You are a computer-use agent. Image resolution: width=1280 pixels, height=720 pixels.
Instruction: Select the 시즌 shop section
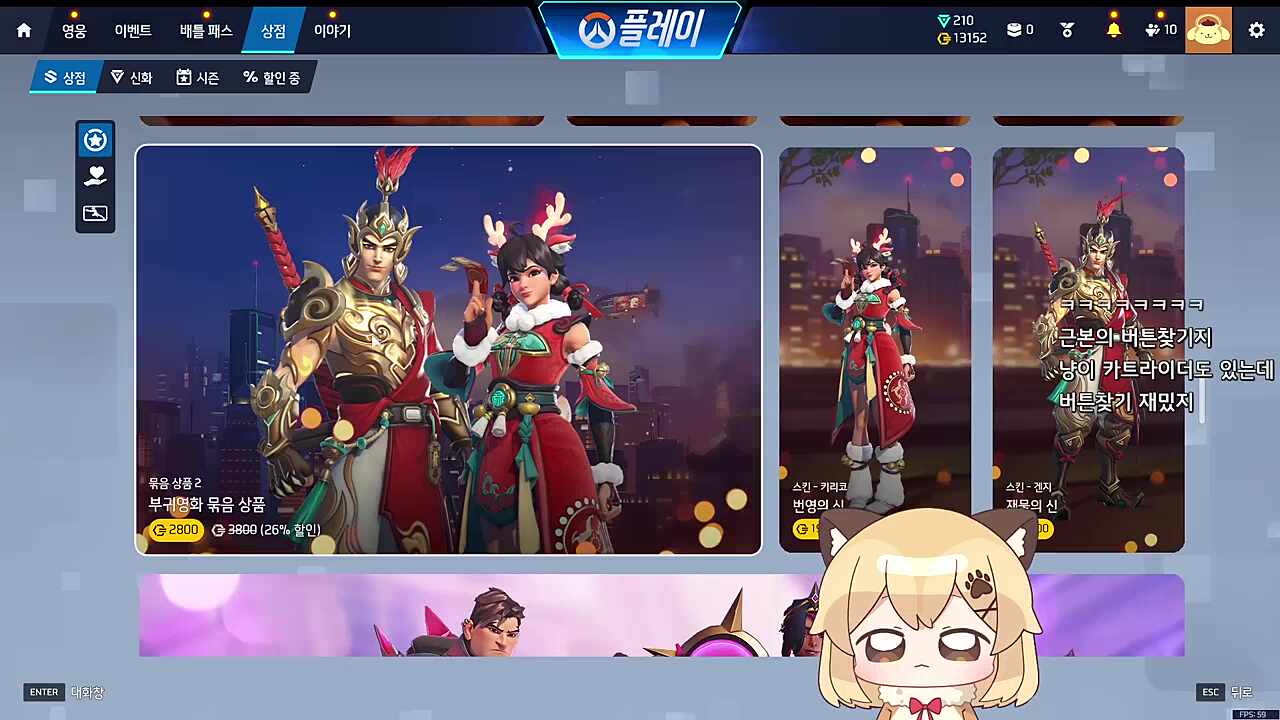point(197,77)
